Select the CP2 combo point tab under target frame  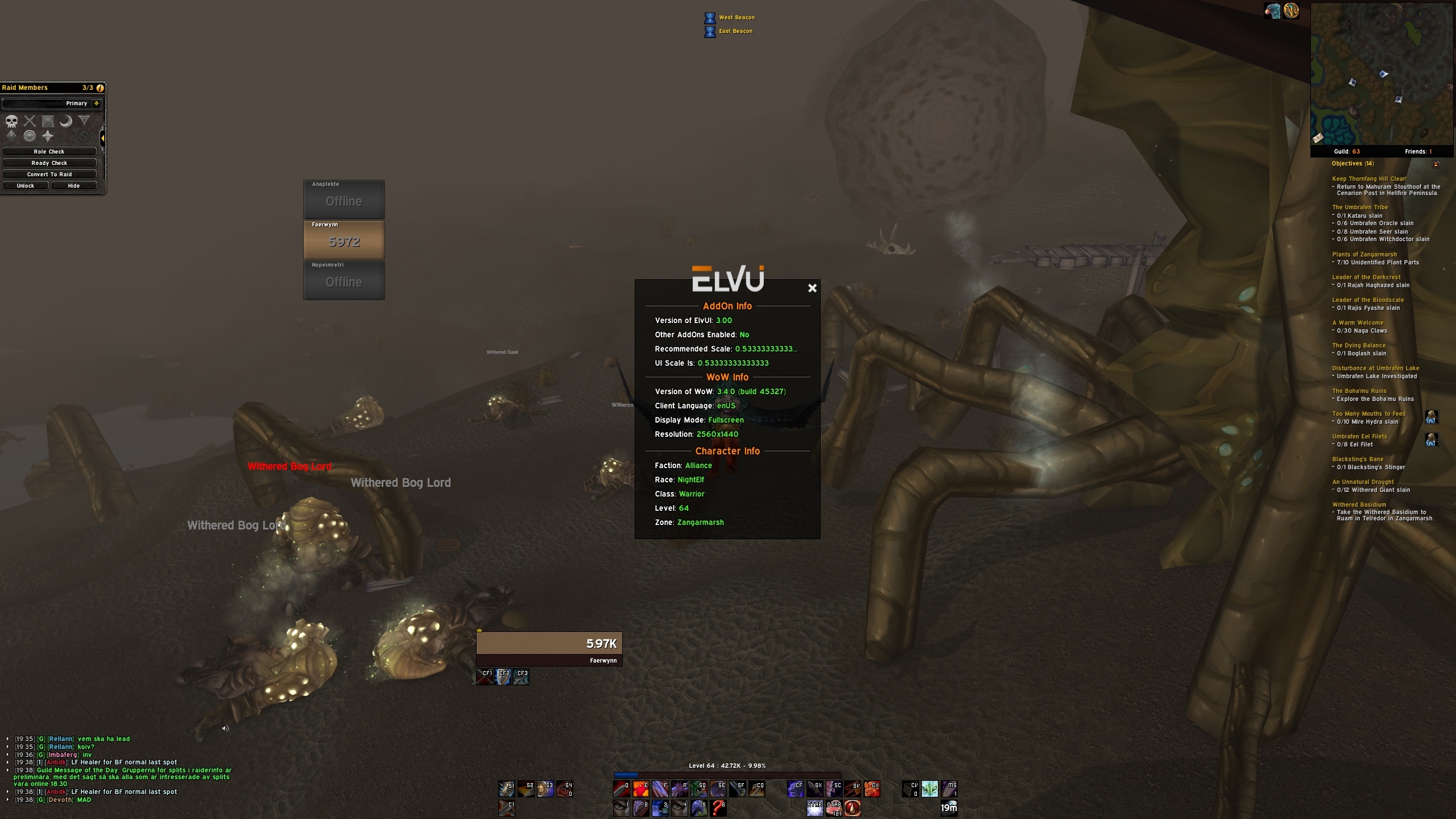[x=503, y=676]
